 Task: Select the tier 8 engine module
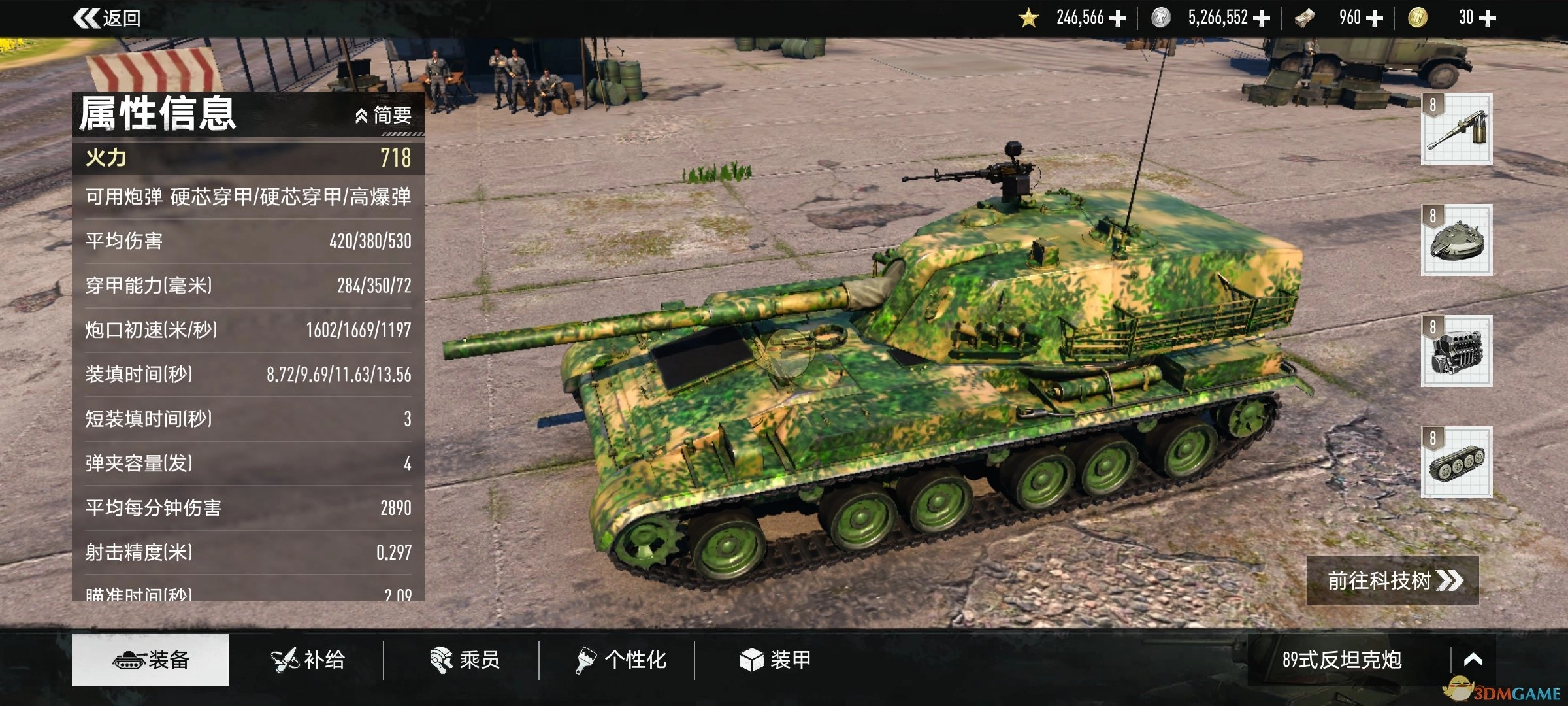tap(1456, 351)
